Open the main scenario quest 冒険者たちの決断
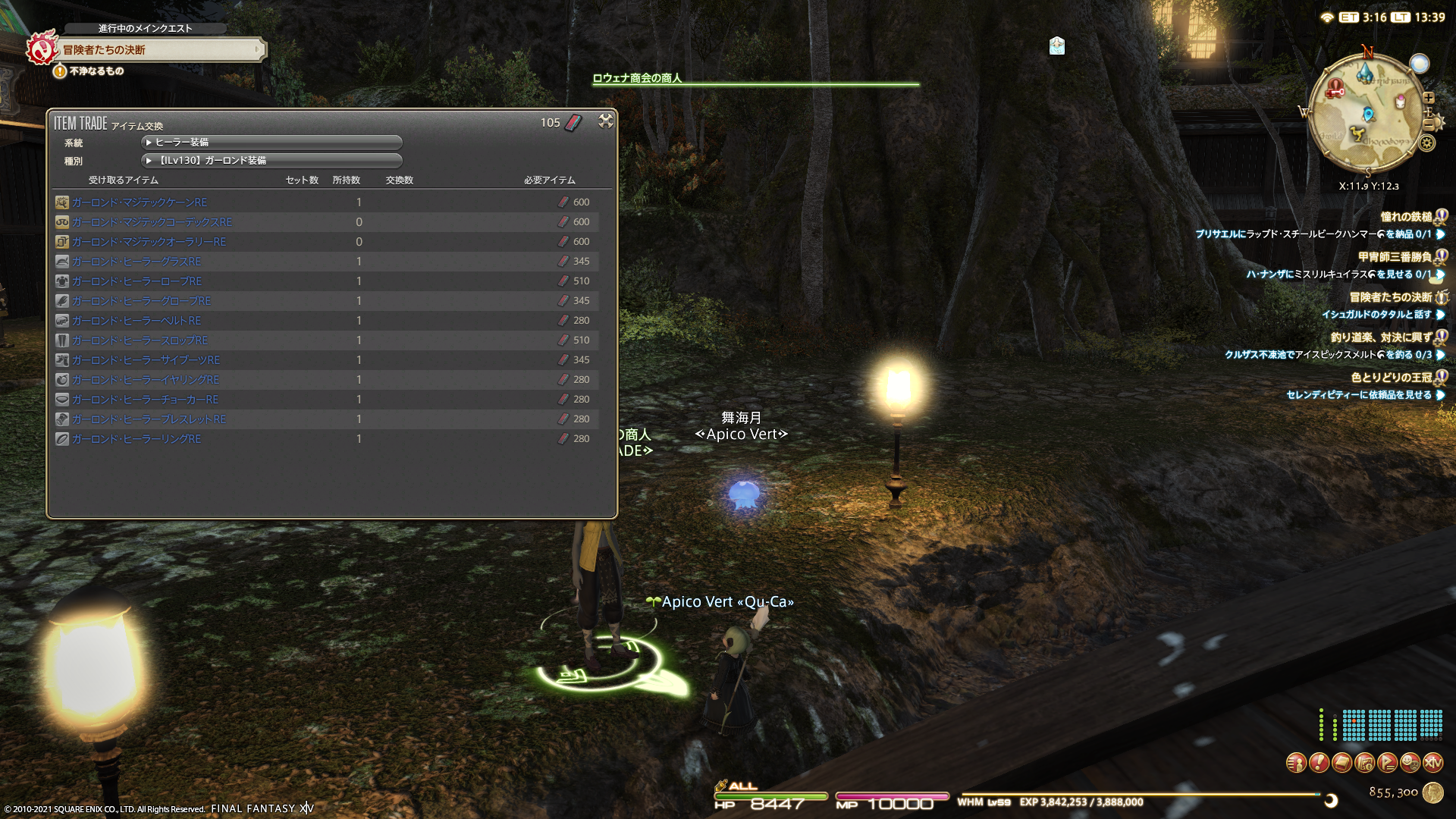This screenshot has height=819, width=1456. pos(159,50)
